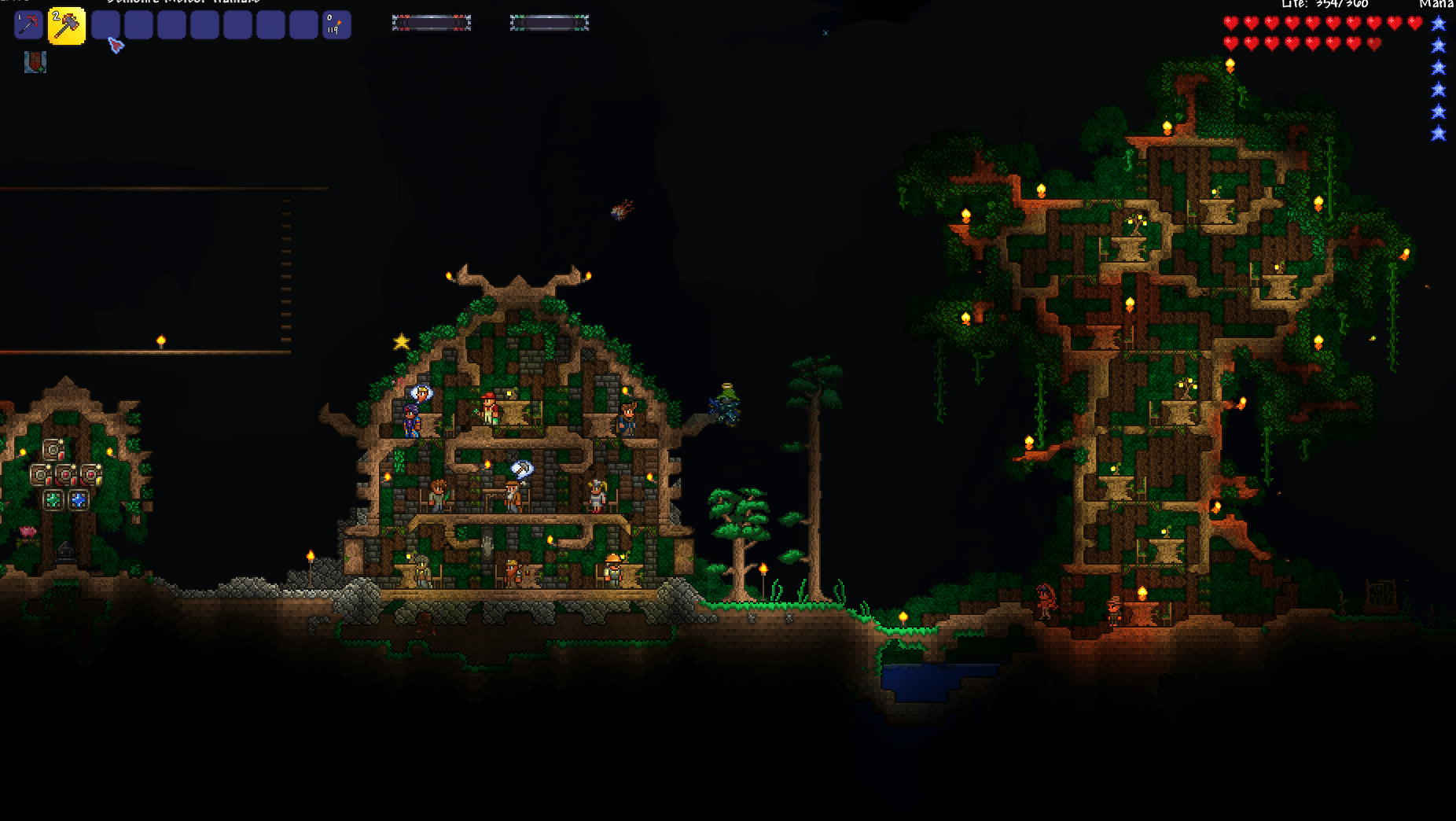Image resolution: width=1456 pixels, height=821 pixels.
Task: Click empty hotbar slot 9
Action: 305,24
